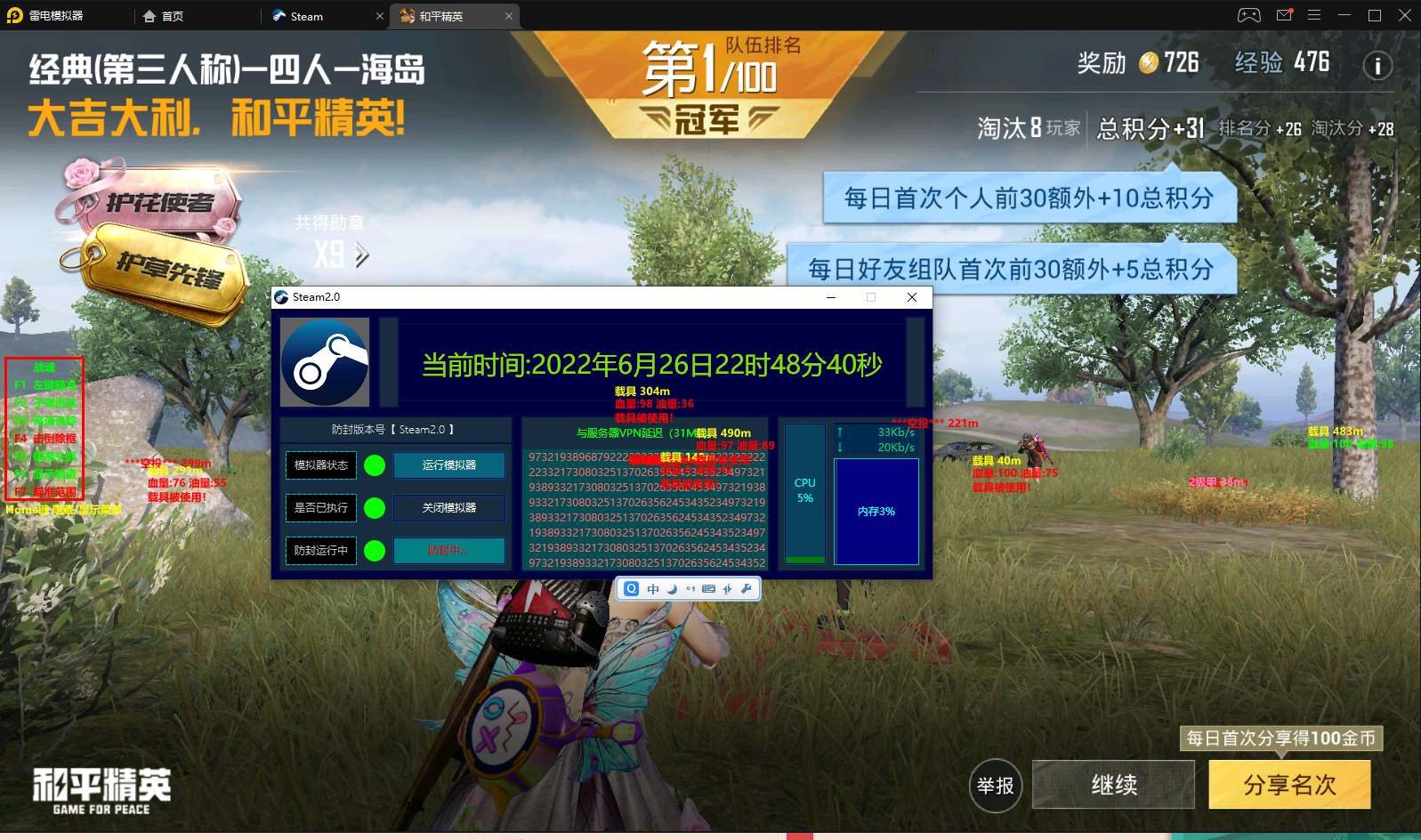
Task: Click the green light beside 模拟器状态
Action: tap(374, 464)
